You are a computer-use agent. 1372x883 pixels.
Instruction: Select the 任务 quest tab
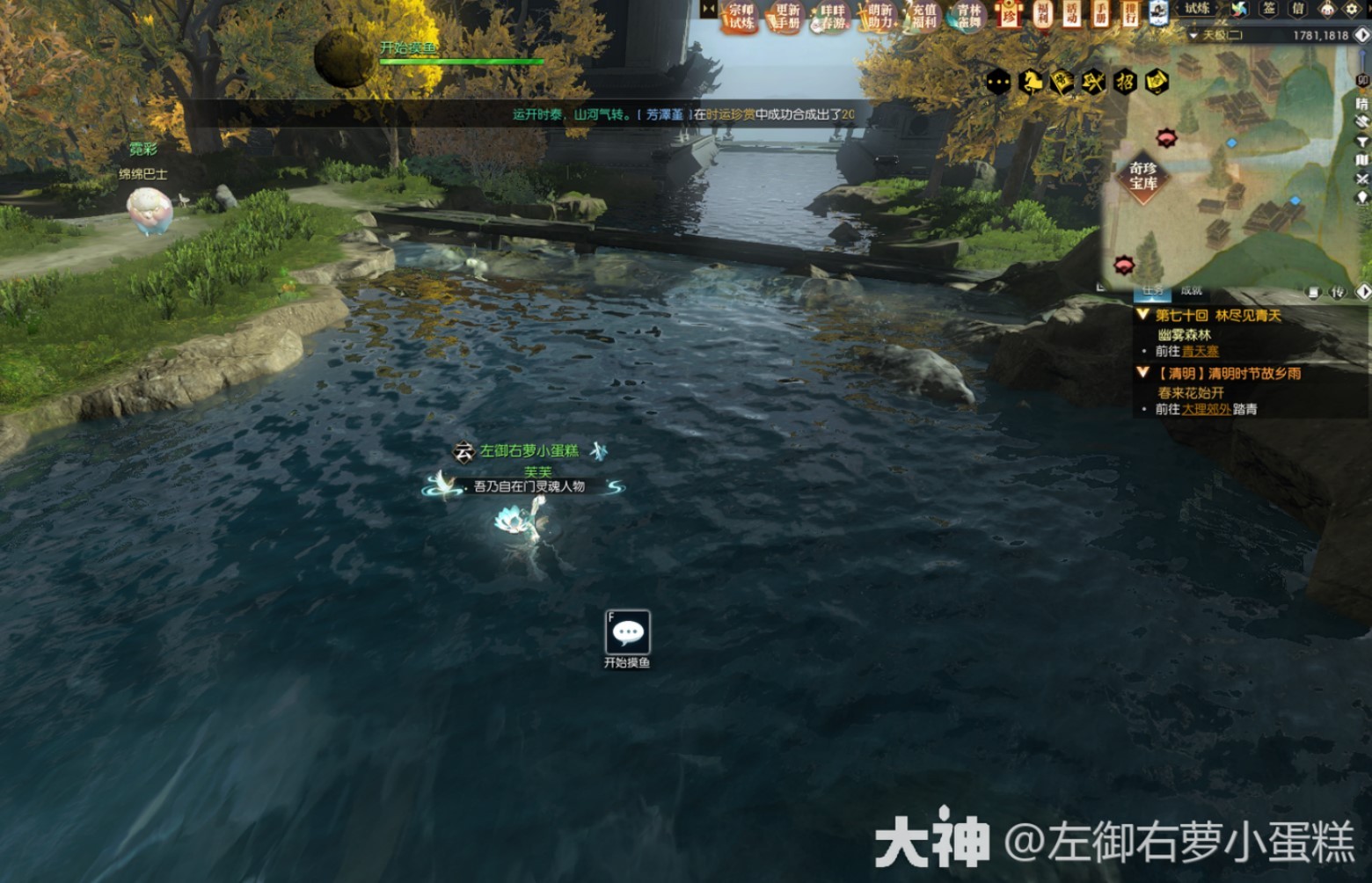pyautogui.click(x=1153, y=291)
